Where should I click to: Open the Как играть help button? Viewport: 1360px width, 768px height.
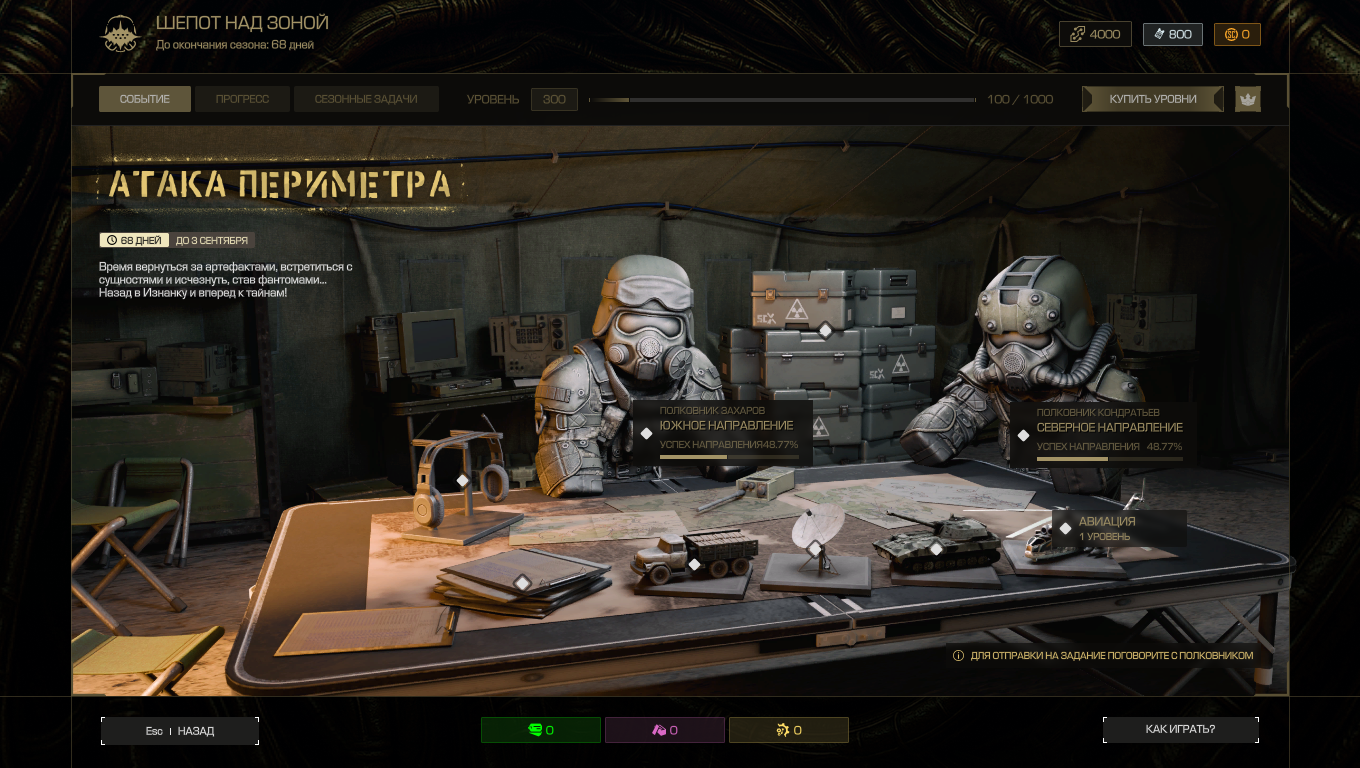[x=1180, y=729]
